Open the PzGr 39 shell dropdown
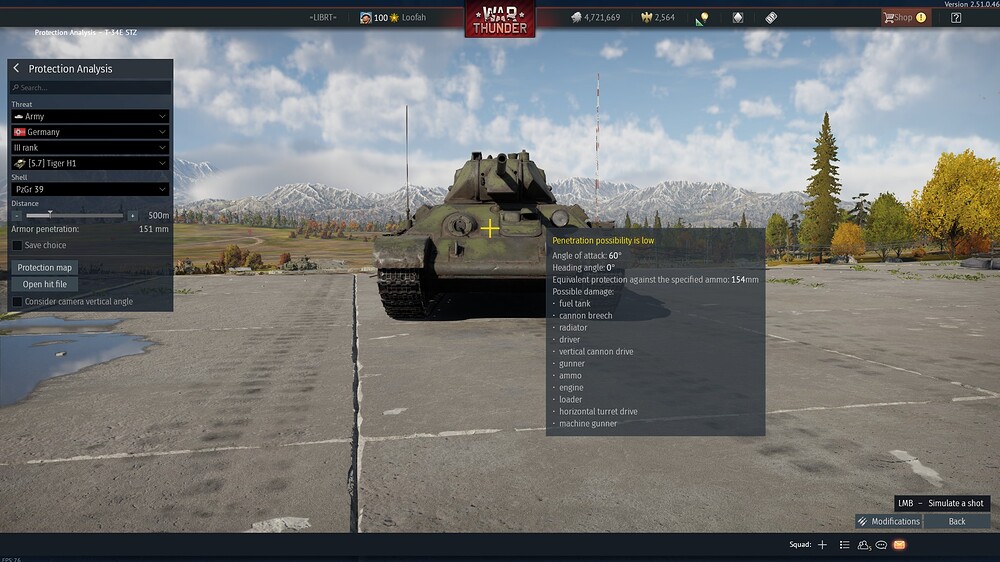Image resolution: width=1000 pixels, height=562 pixels. pos(89,189)
